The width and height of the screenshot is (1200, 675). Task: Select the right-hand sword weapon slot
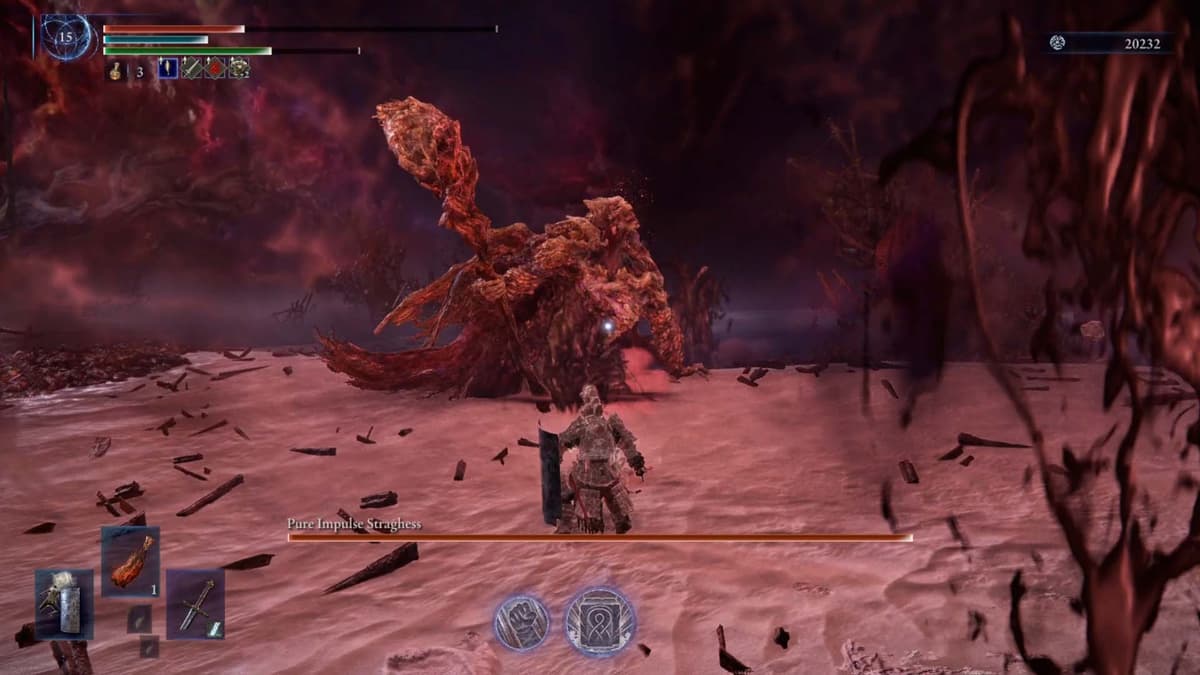pos(195,604)
